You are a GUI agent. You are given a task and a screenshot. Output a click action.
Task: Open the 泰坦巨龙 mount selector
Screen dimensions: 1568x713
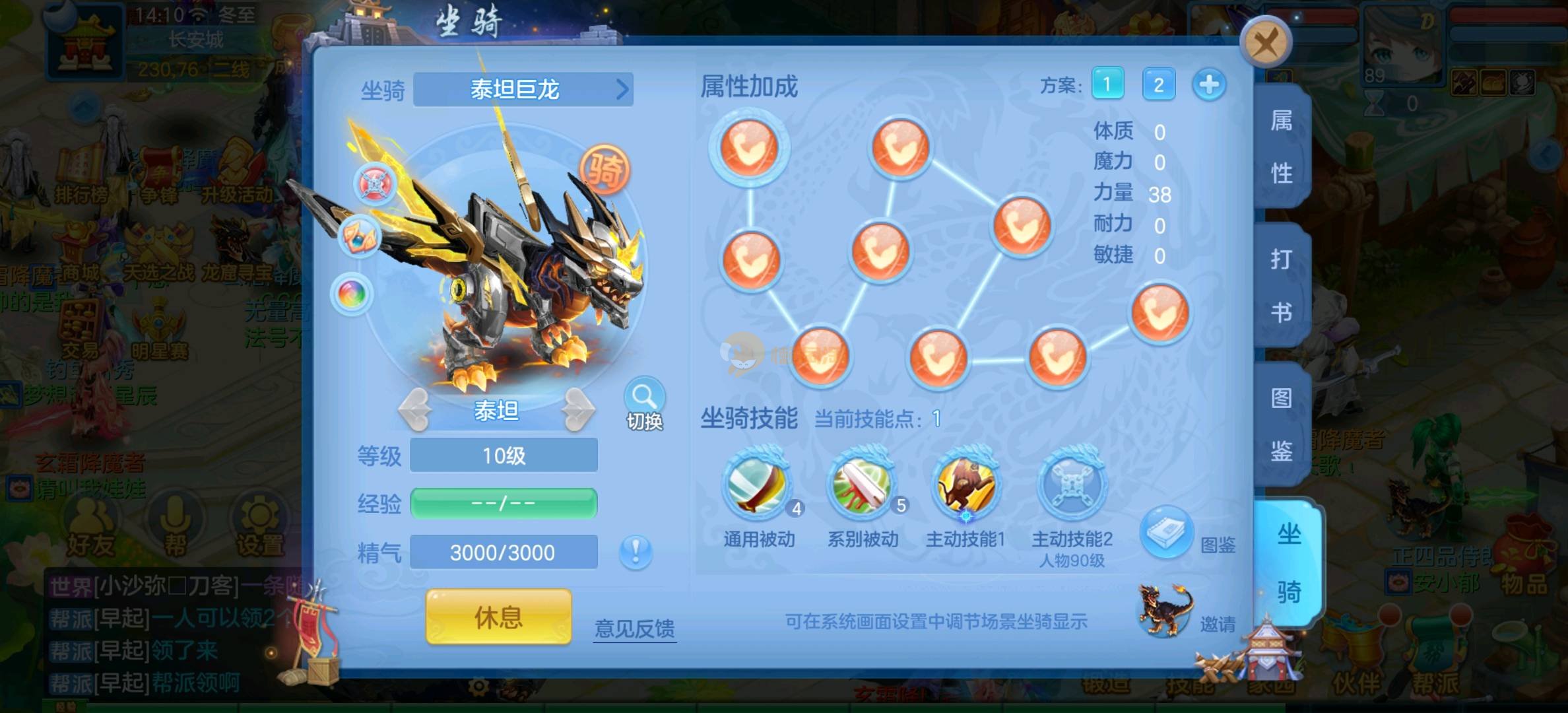click(x=523, y=89)
